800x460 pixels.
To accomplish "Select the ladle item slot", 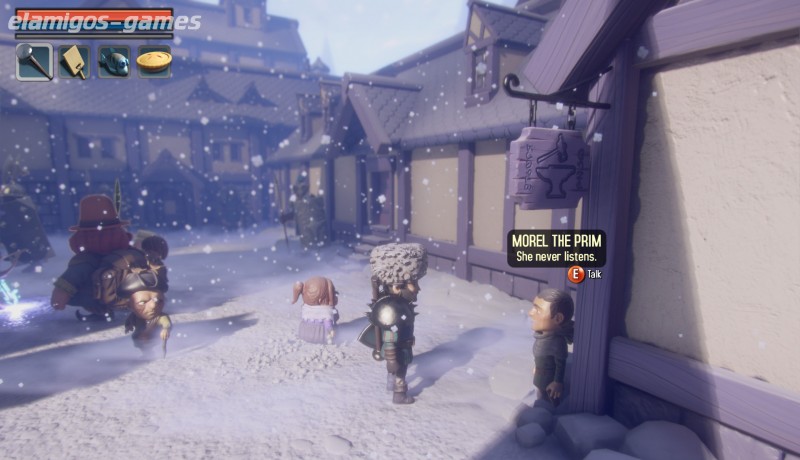I will tap(34, 61).
